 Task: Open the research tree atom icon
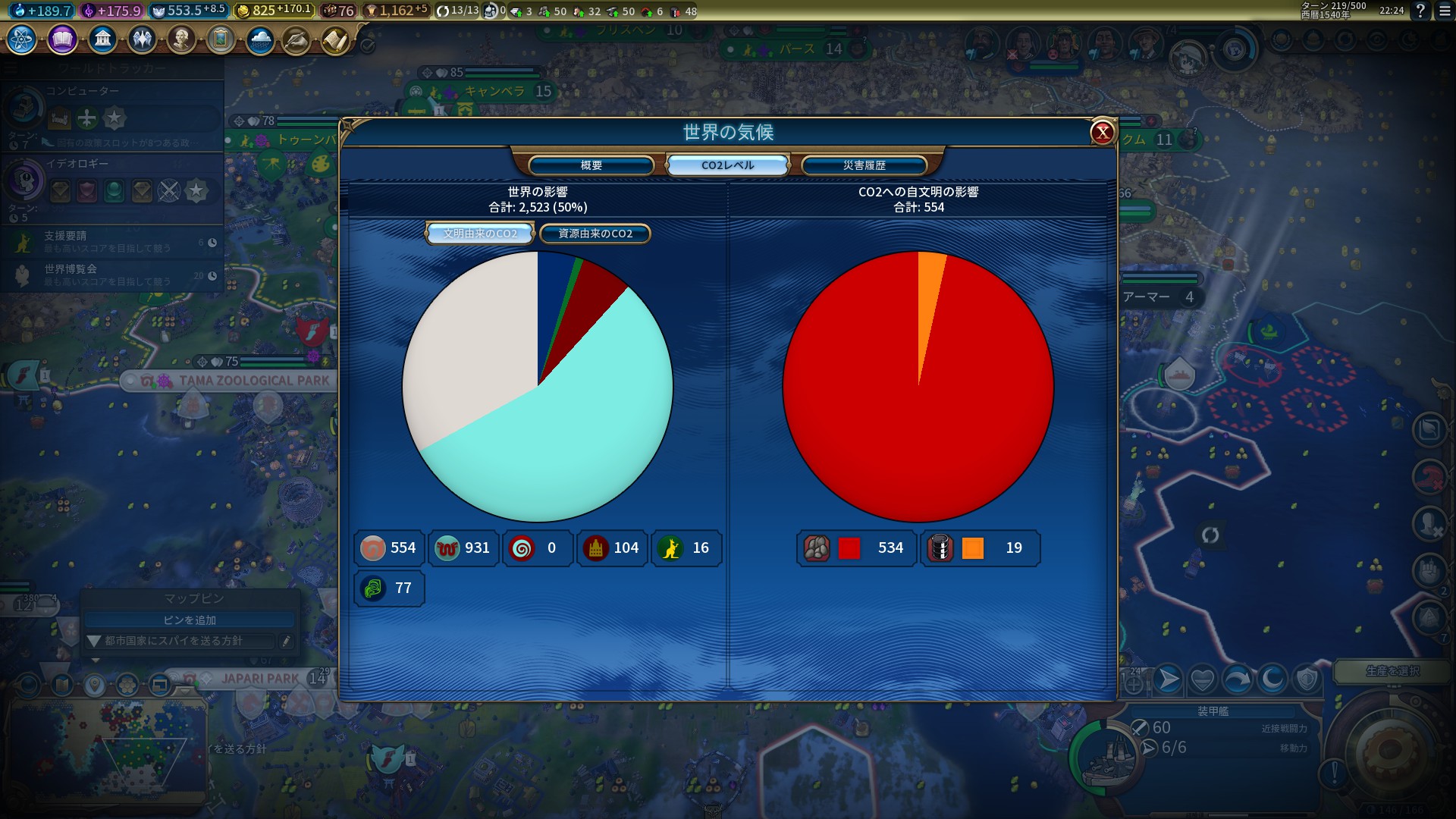click(x=21, y=39)
